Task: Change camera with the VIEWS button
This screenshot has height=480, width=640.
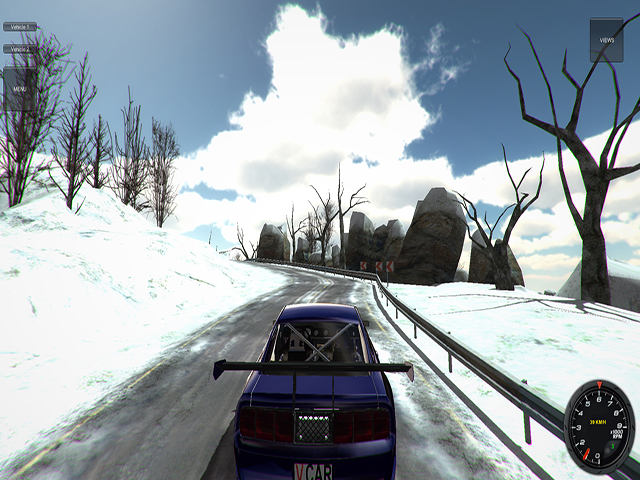Action: point(606,40)
